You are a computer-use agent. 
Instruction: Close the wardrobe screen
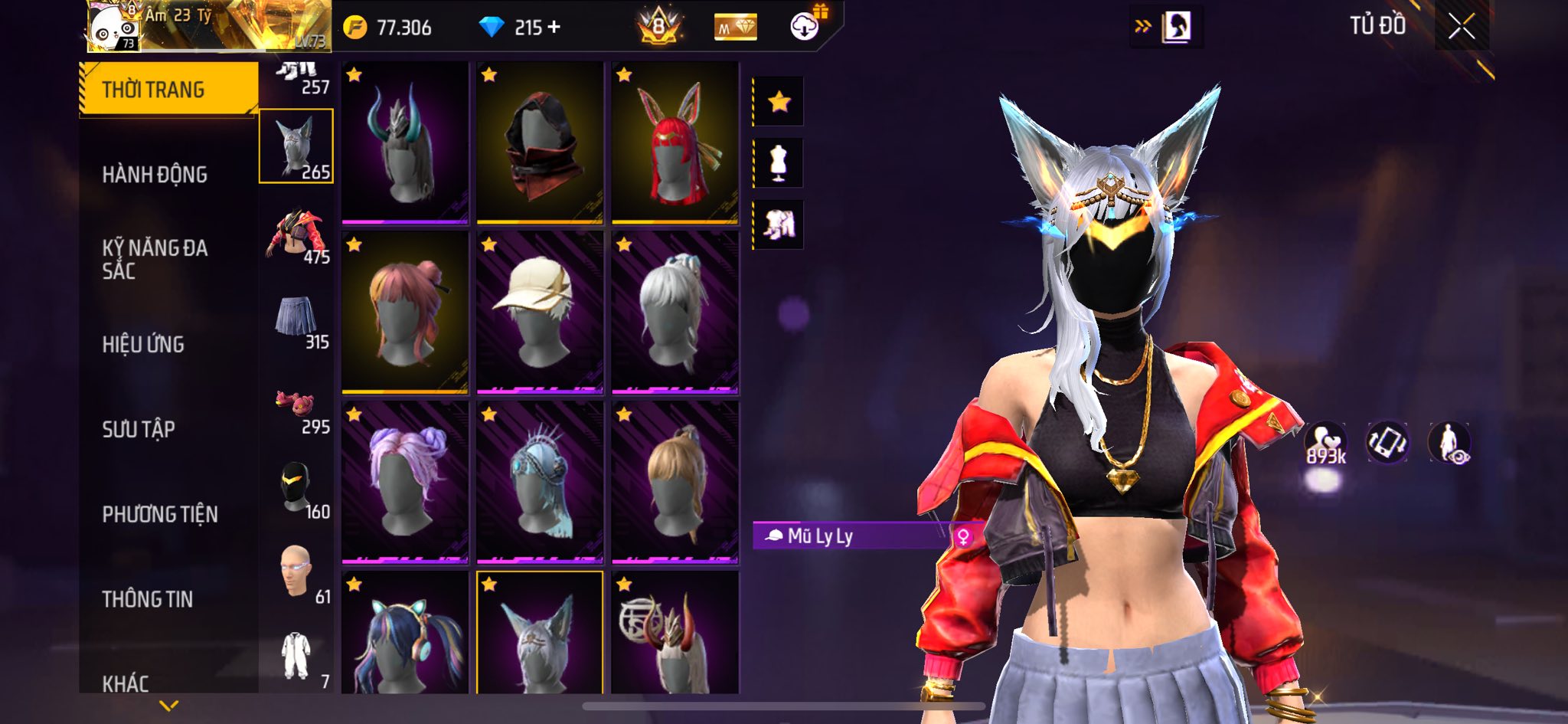click(x=1461, y=27)
